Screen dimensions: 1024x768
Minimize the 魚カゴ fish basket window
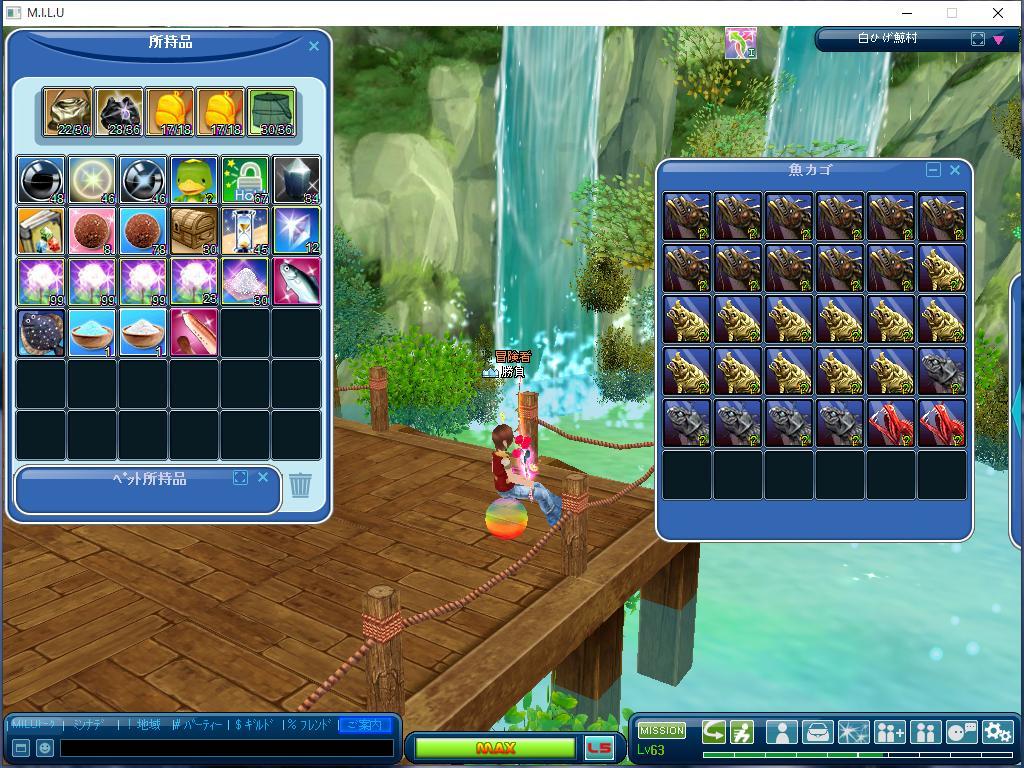click(x=933, y=170)
